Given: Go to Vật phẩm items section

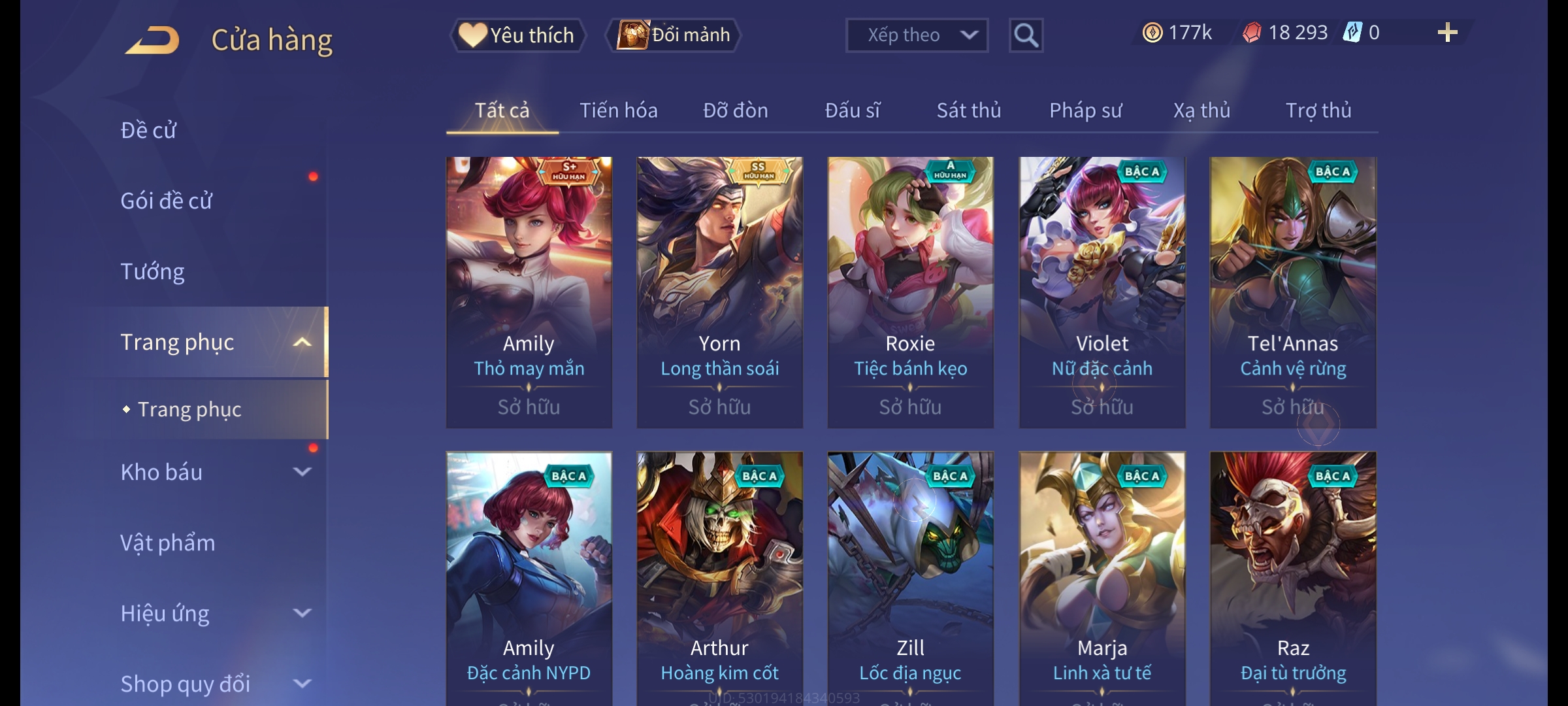Looking at the screenshot, I should tap(168, 543).
